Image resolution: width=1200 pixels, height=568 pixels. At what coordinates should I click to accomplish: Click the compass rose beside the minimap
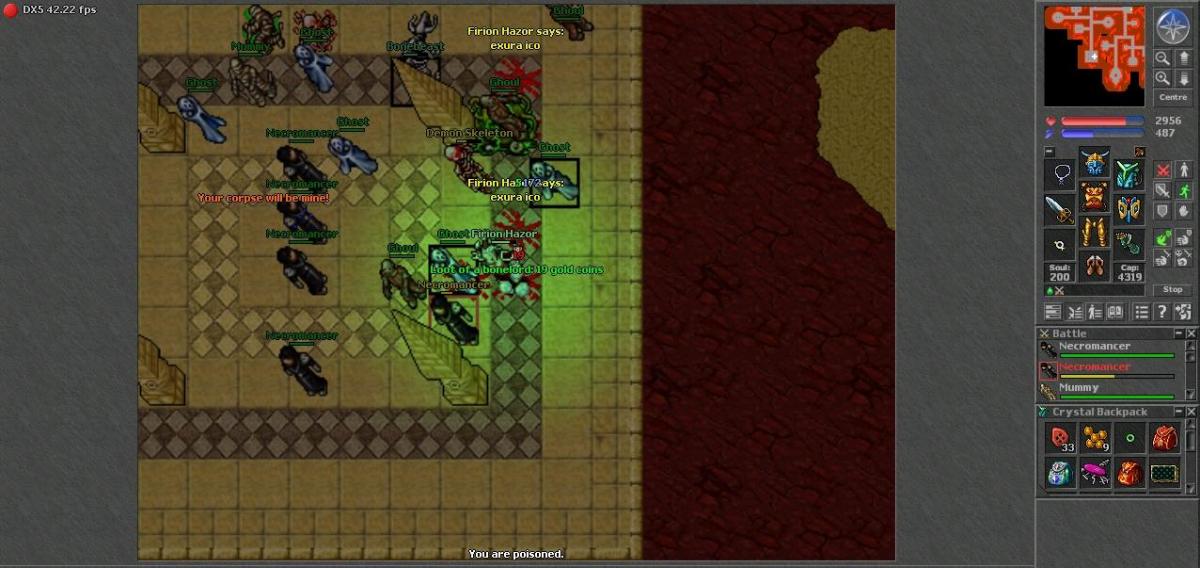(1171, 27)
